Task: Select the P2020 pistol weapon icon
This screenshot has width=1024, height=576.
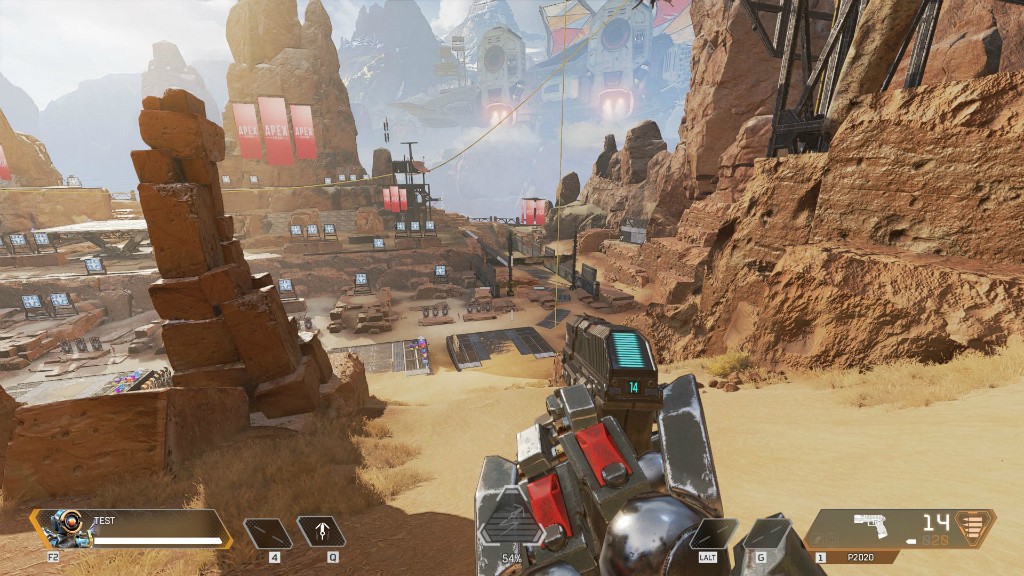Action: [x=871, y=525]
